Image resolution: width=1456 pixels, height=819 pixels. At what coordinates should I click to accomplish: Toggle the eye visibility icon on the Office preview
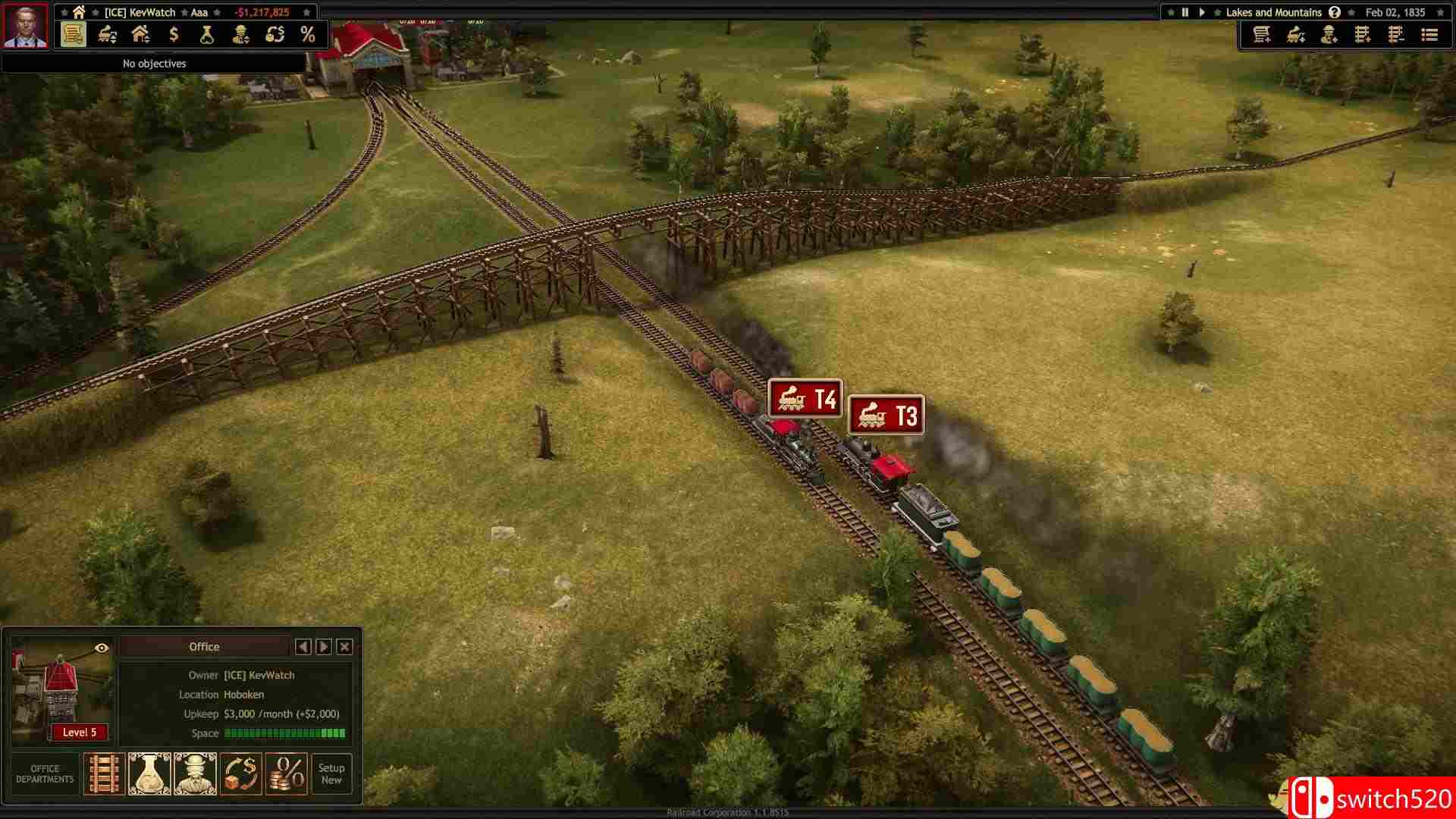point(101,648)
